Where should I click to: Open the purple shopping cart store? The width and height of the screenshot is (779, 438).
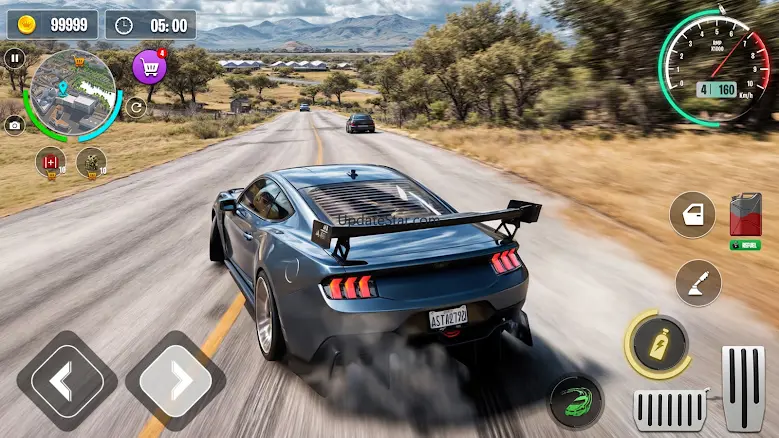click(x=150, y=68)
